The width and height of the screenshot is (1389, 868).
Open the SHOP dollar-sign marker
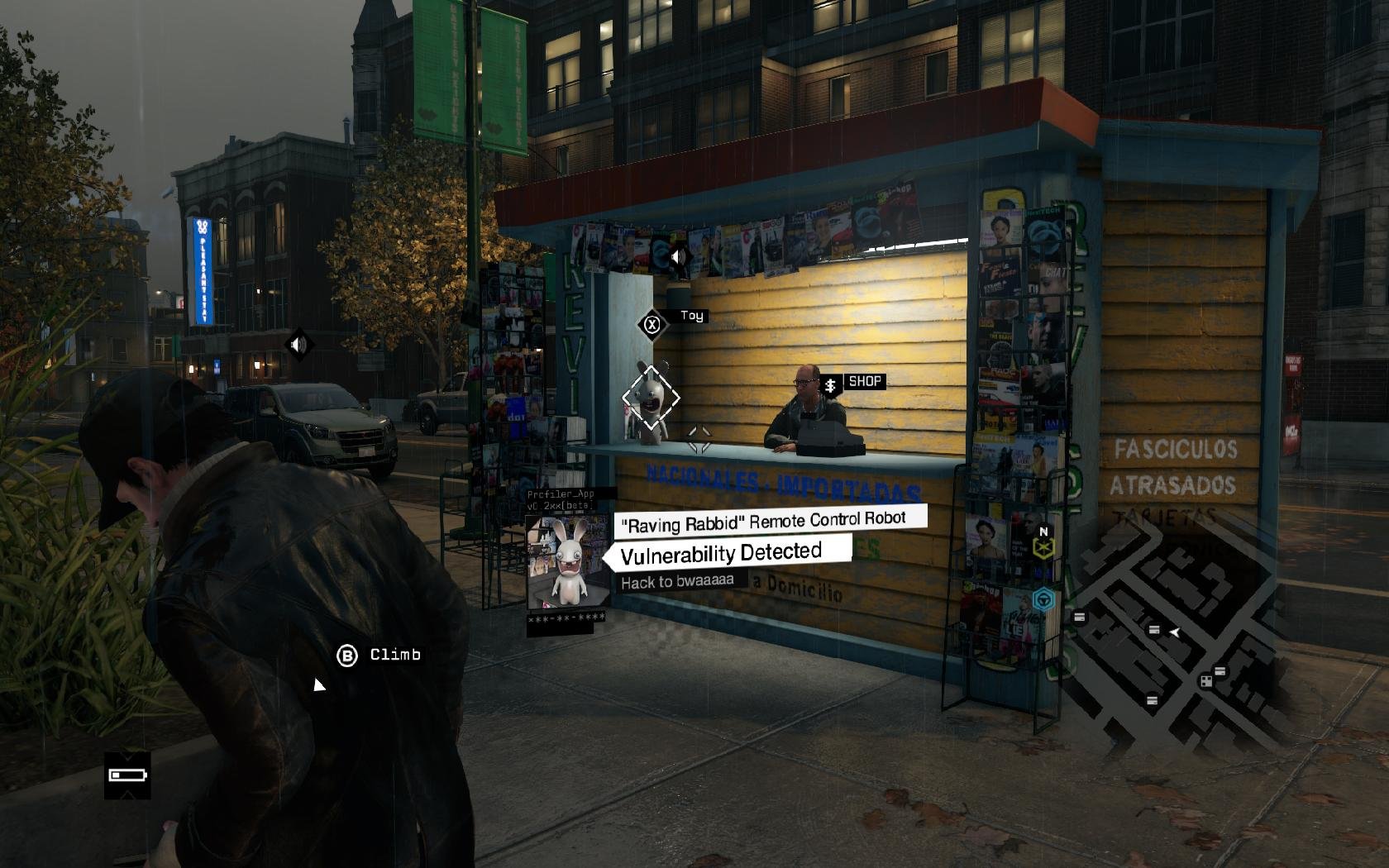[x=830, y=385]
